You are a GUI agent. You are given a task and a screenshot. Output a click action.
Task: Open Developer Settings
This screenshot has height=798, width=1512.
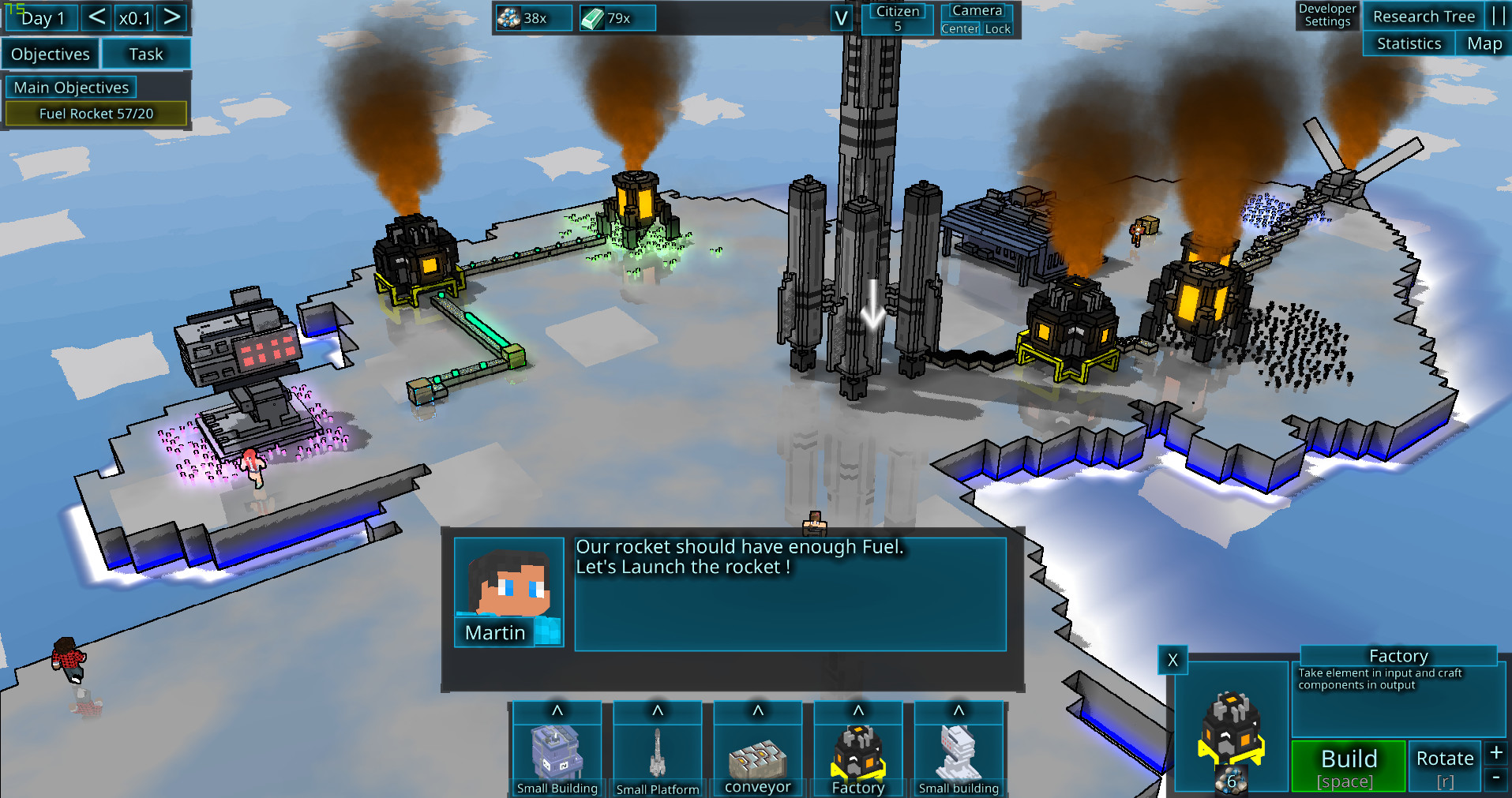click(x=1327, y=15)
